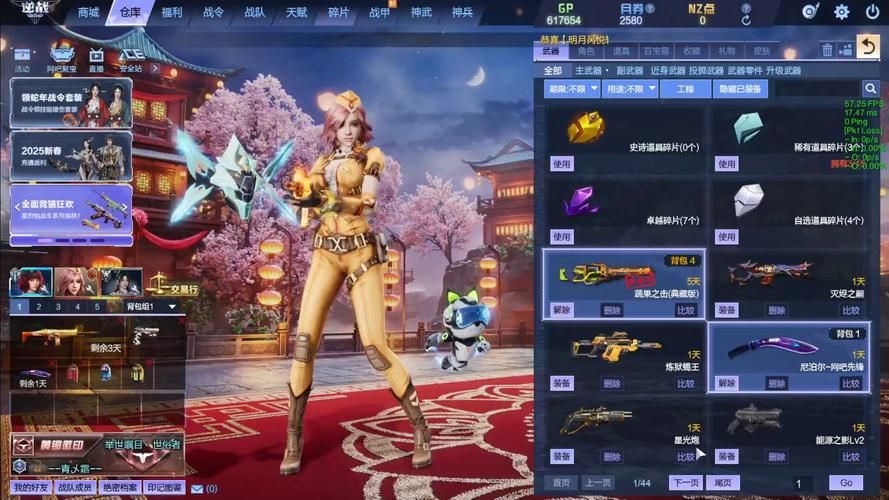Equip the 炼狱蝎王 weapon

click(561, 383)
